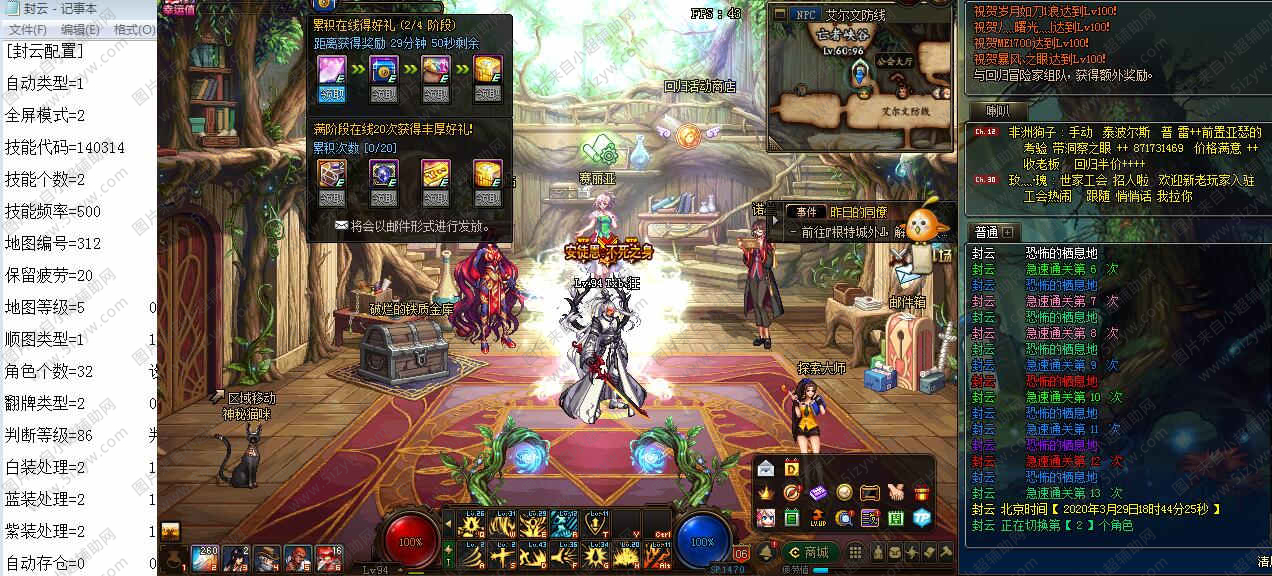Screen dimensions: 1272x576
Task: Open the gift box icon in the menu panel
Action: point(922,492)
